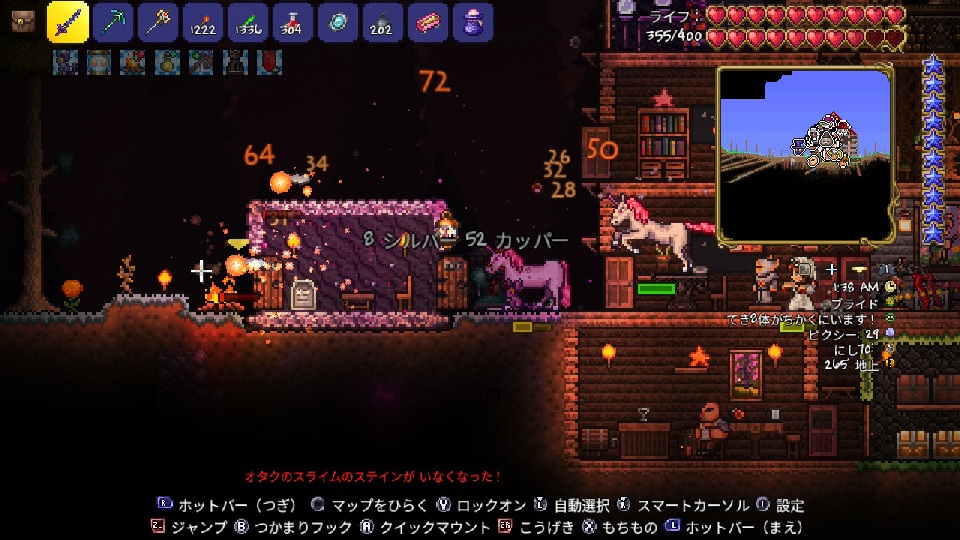
Task: Choose the golden staff hotbar slot
Action: (x=157, y=21)
